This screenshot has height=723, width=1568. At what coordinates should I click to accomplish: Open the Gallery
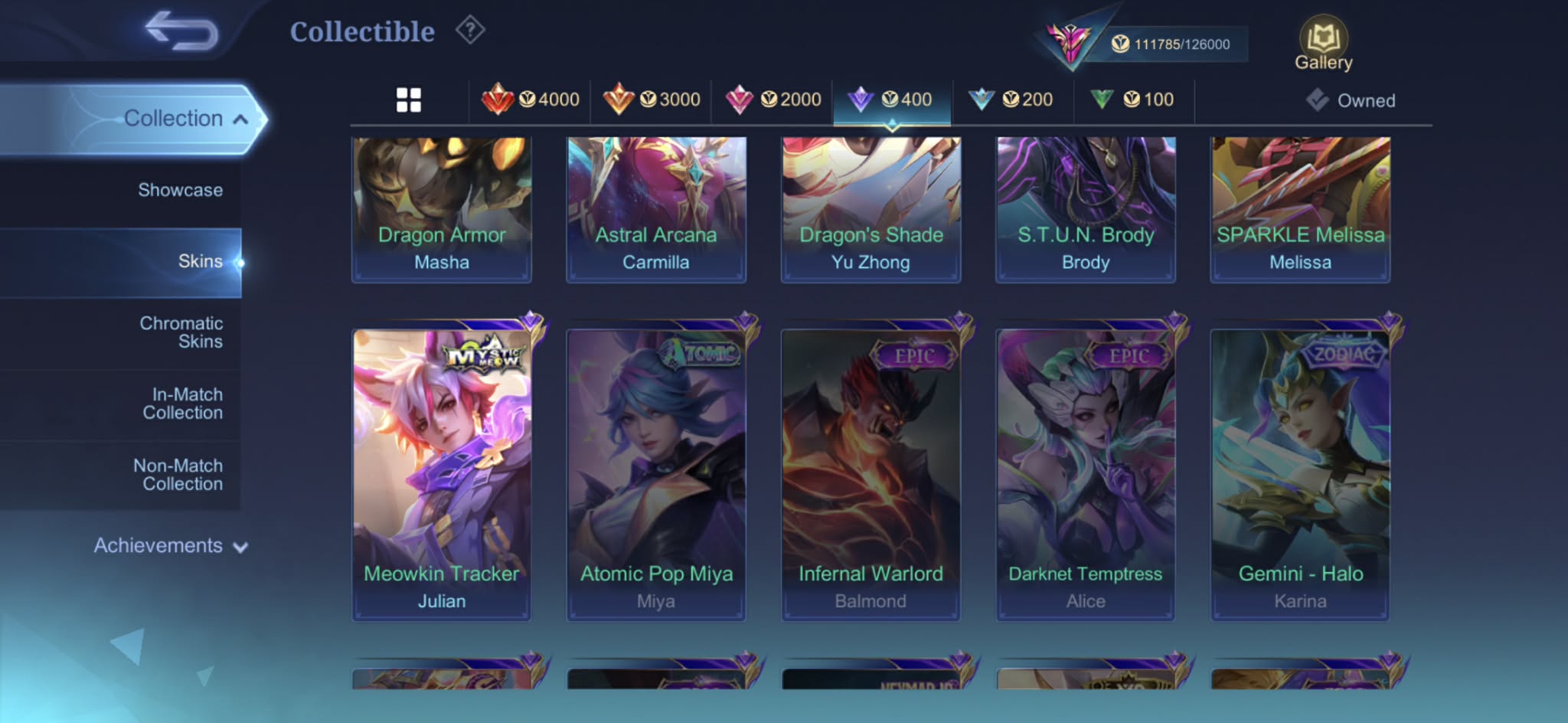click(x=1323, y=44)
